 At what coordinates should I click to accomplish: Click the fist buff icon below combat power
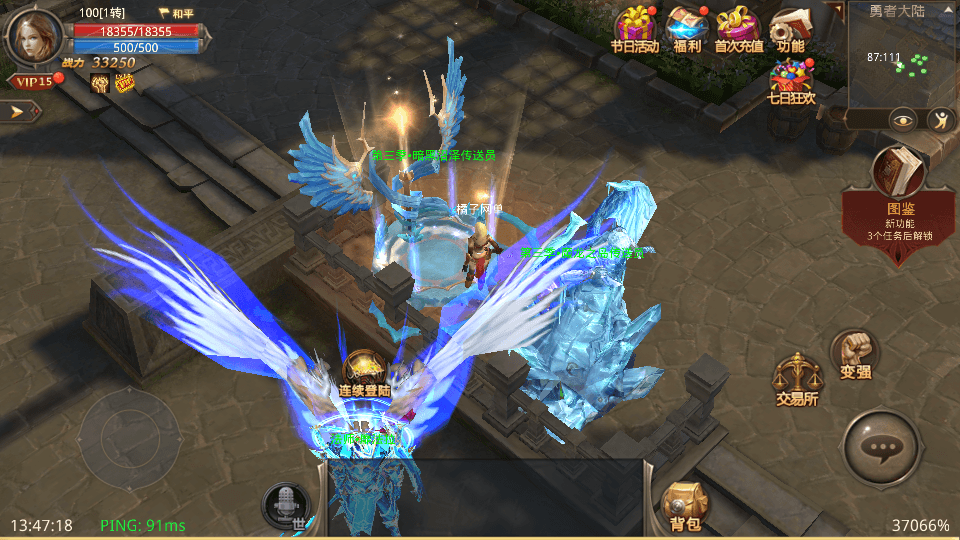click(x=100, y=83)
